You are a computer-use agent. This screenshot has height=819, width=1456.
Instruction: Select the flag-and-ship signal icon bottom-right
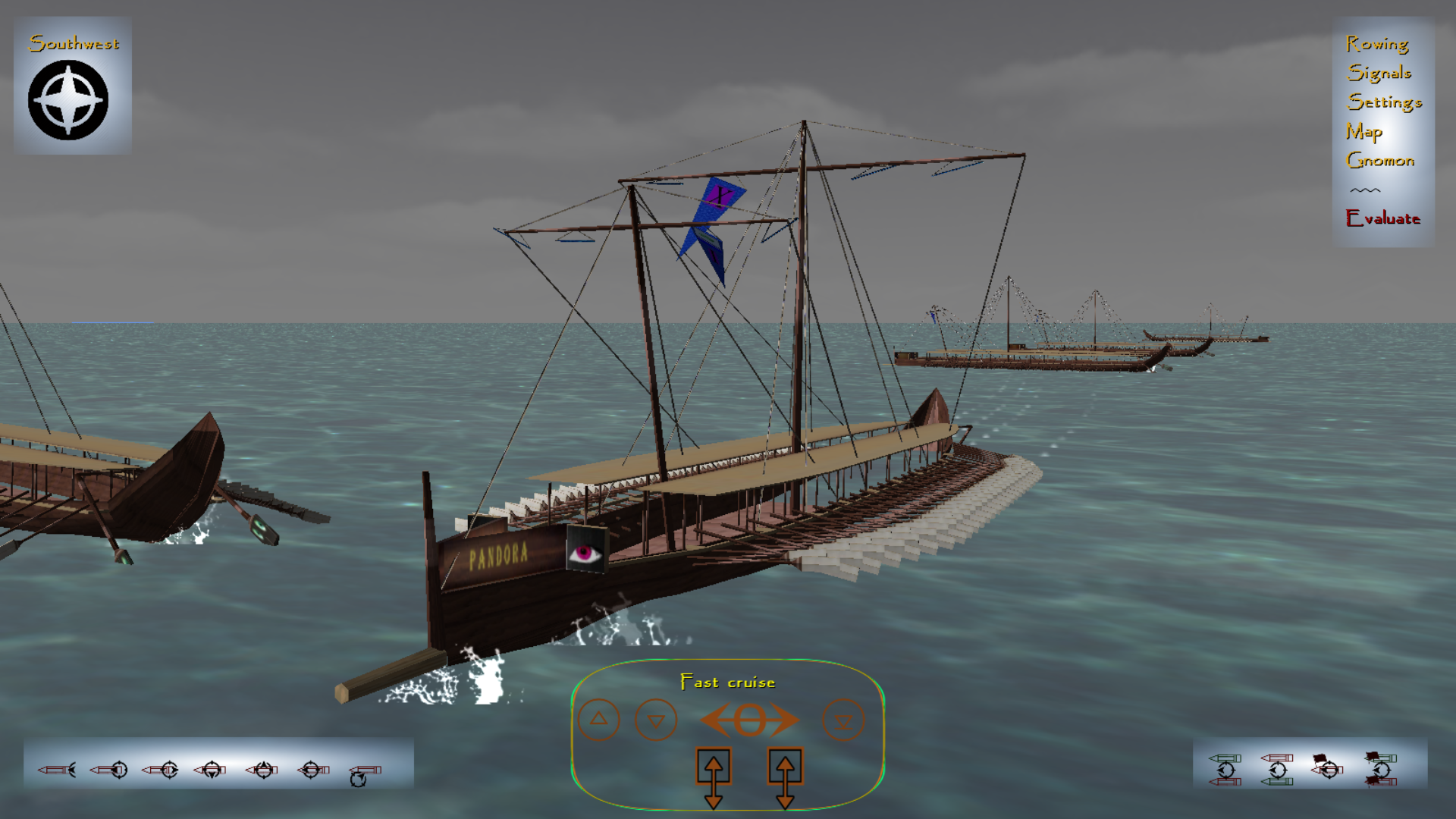coord(1328,769)
